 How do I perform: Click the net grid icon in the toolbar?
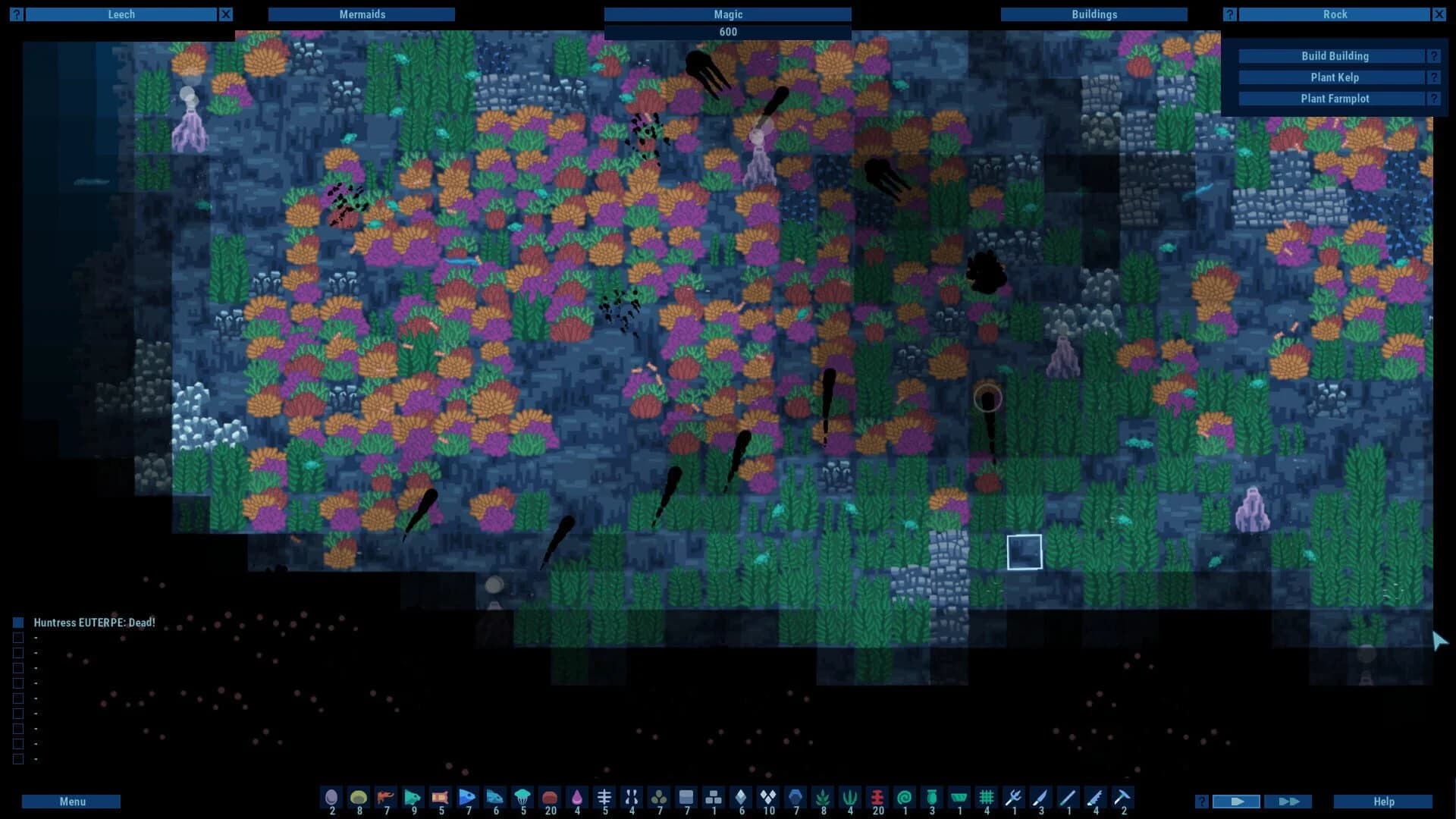click(987, 798)
